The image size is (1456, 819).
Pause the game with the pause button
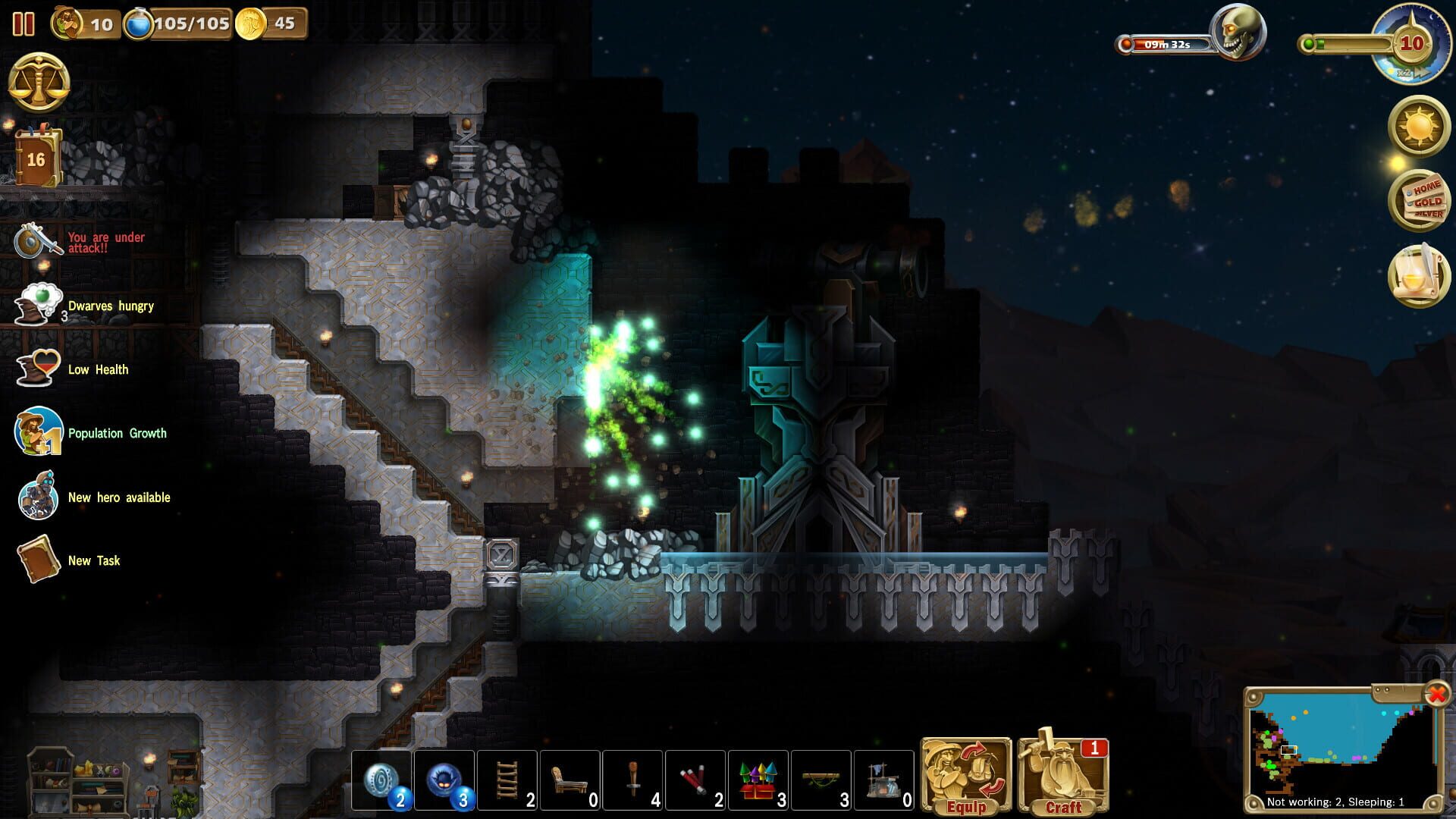point(24,24)
